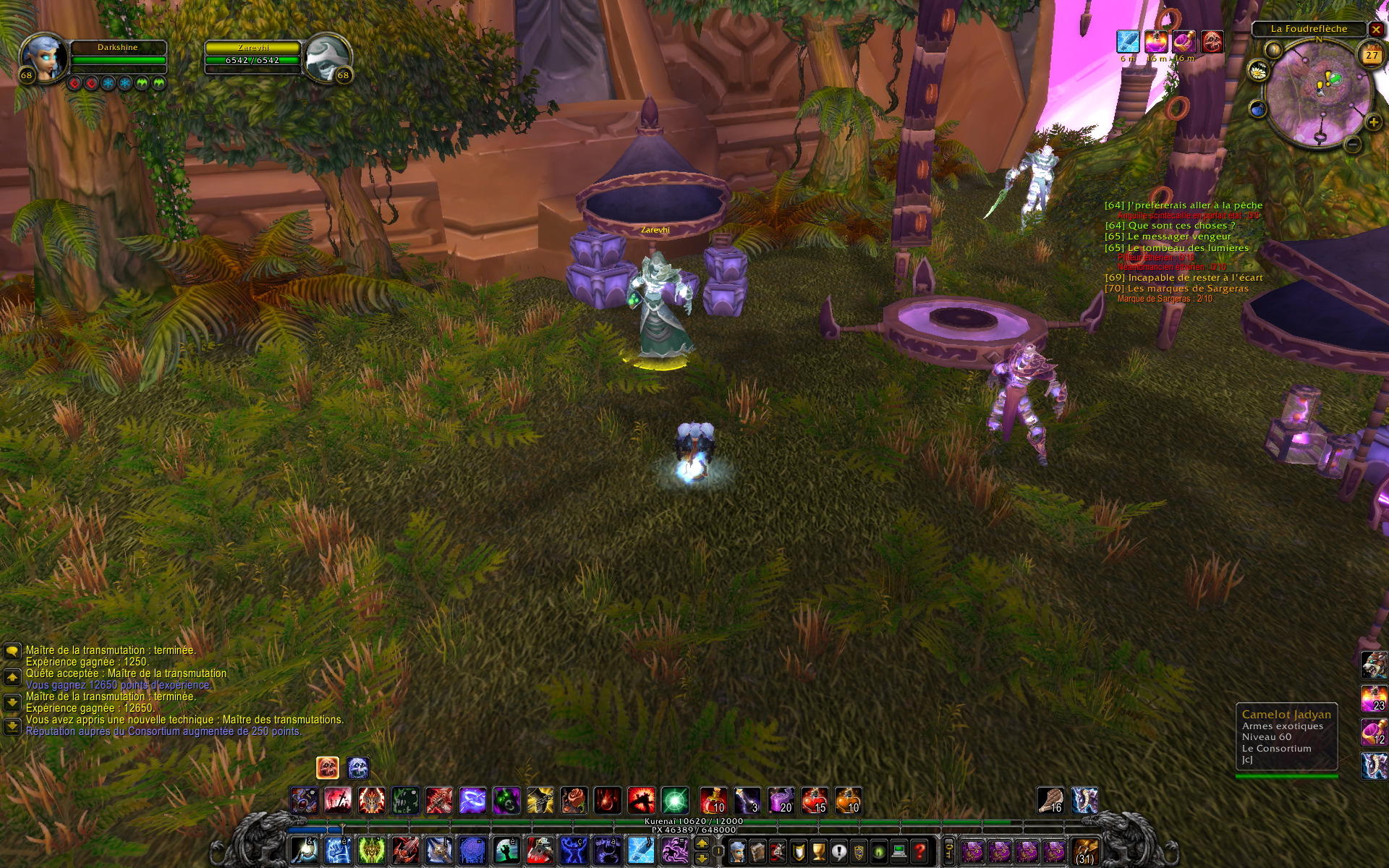This screenshot has width=1389, height=868.
Task: Use the purple scroll stack of 20
Action: click(781, 801)
